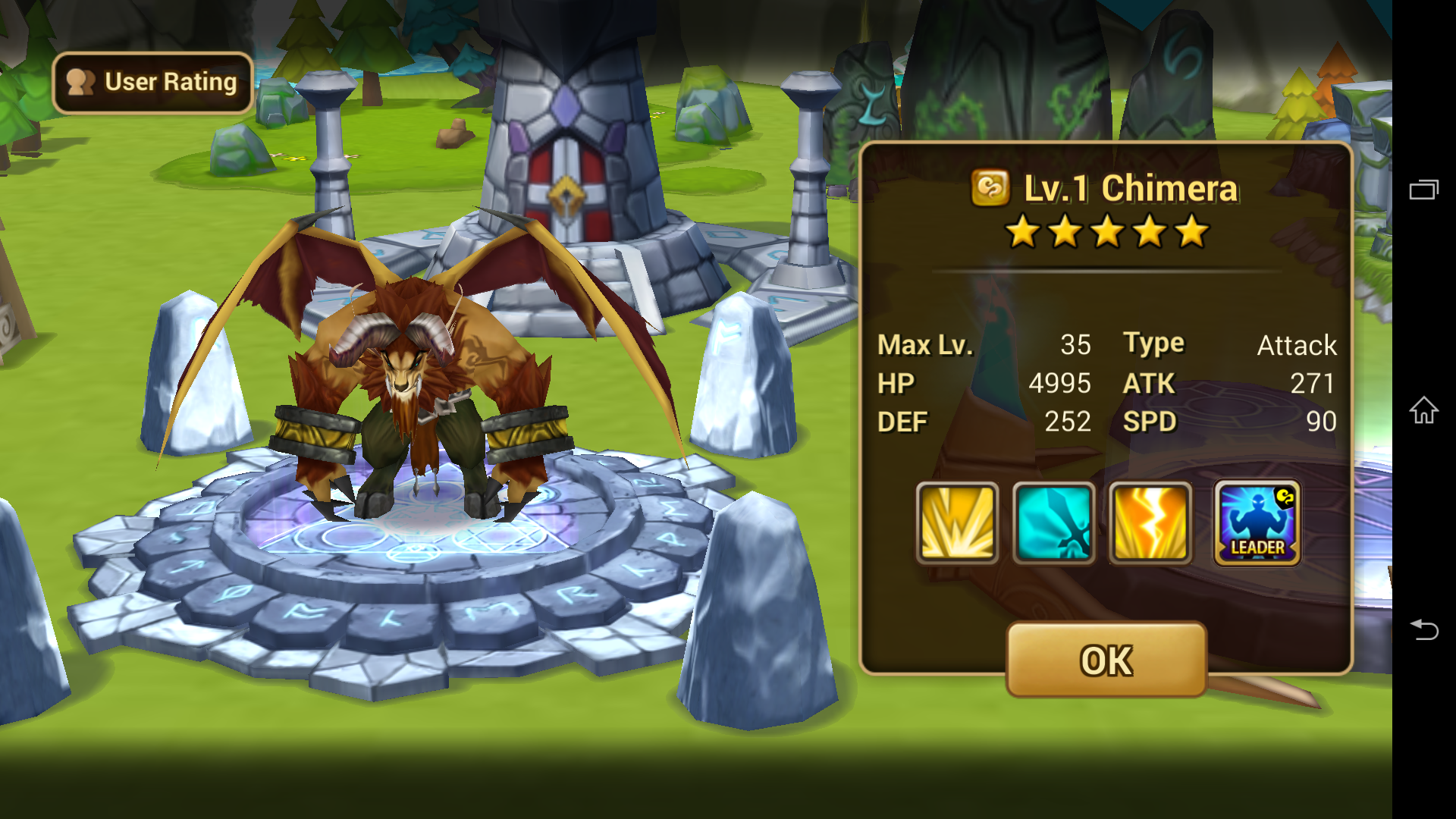Viewport: 1456px width, 819px height.
Task: Select the cyan claw skill icon
Action: [1053, 523]
